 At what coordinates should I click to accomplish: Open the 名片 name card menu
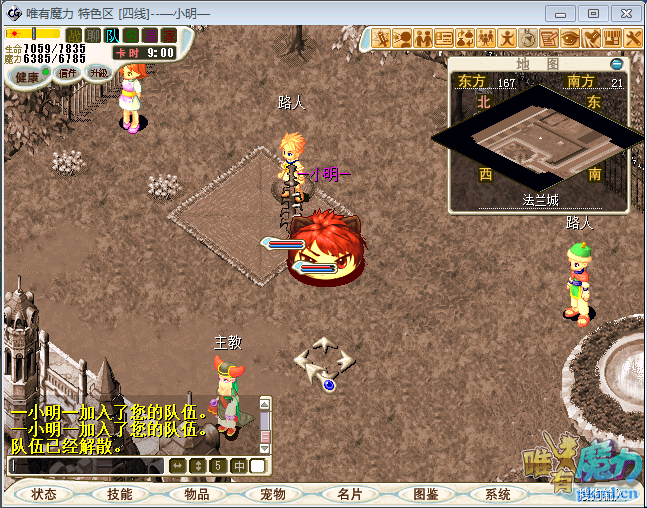(x=349, y=494)
